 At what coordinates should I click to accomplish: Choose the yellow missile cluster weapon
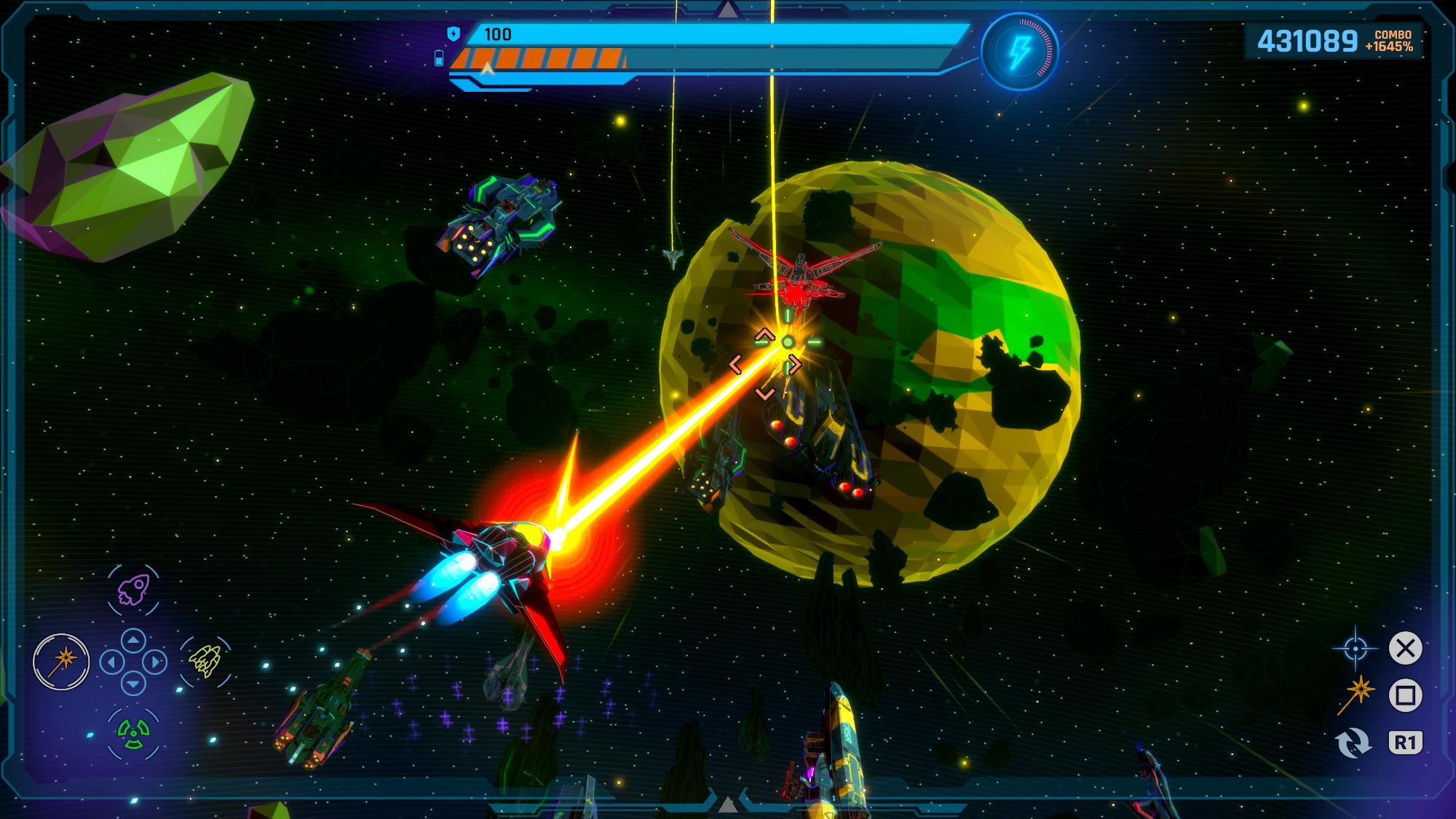205,660
